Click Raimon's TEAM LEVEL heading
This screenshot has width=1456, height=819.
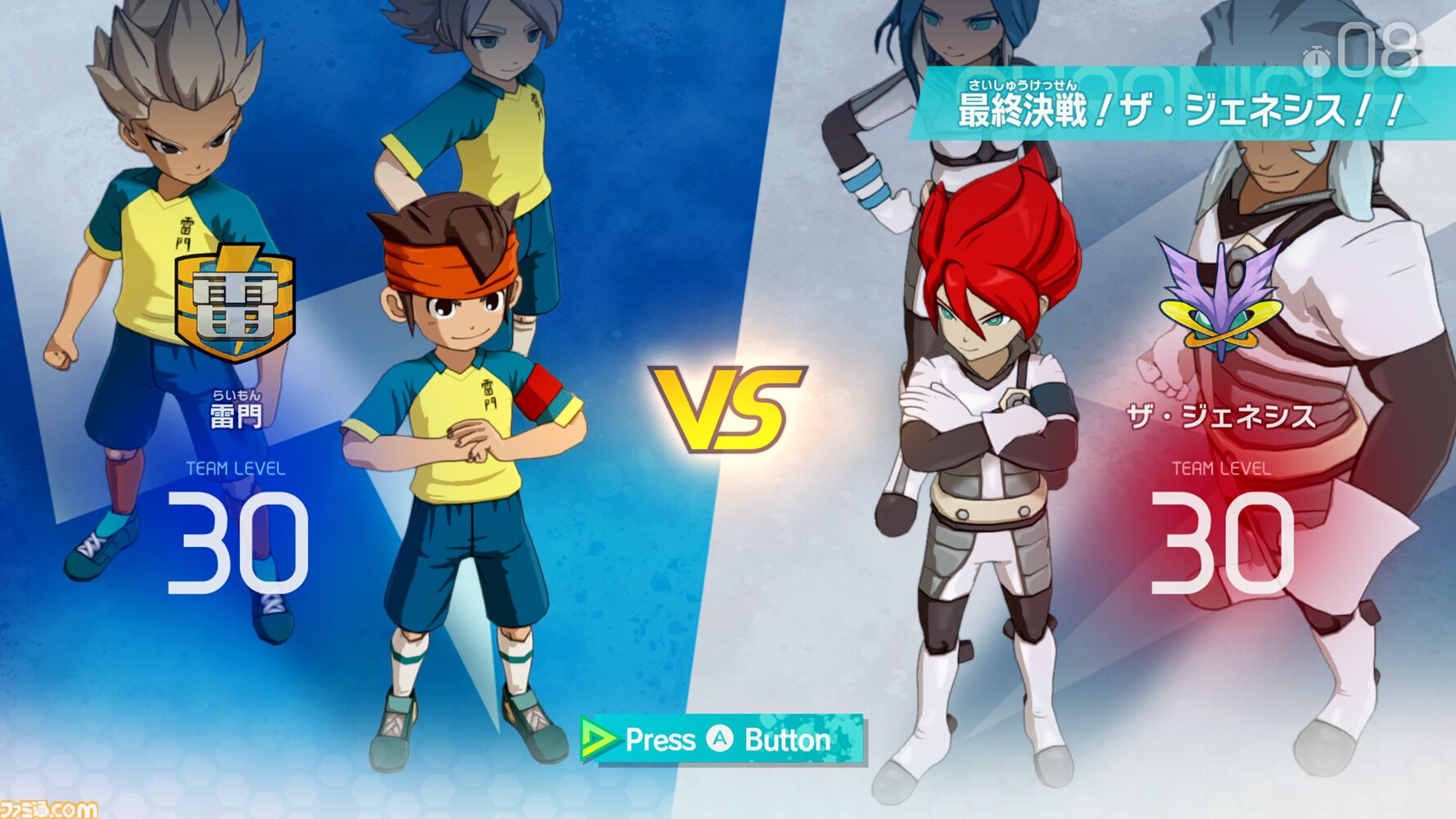pyautogui.click(x=234, y=469)
